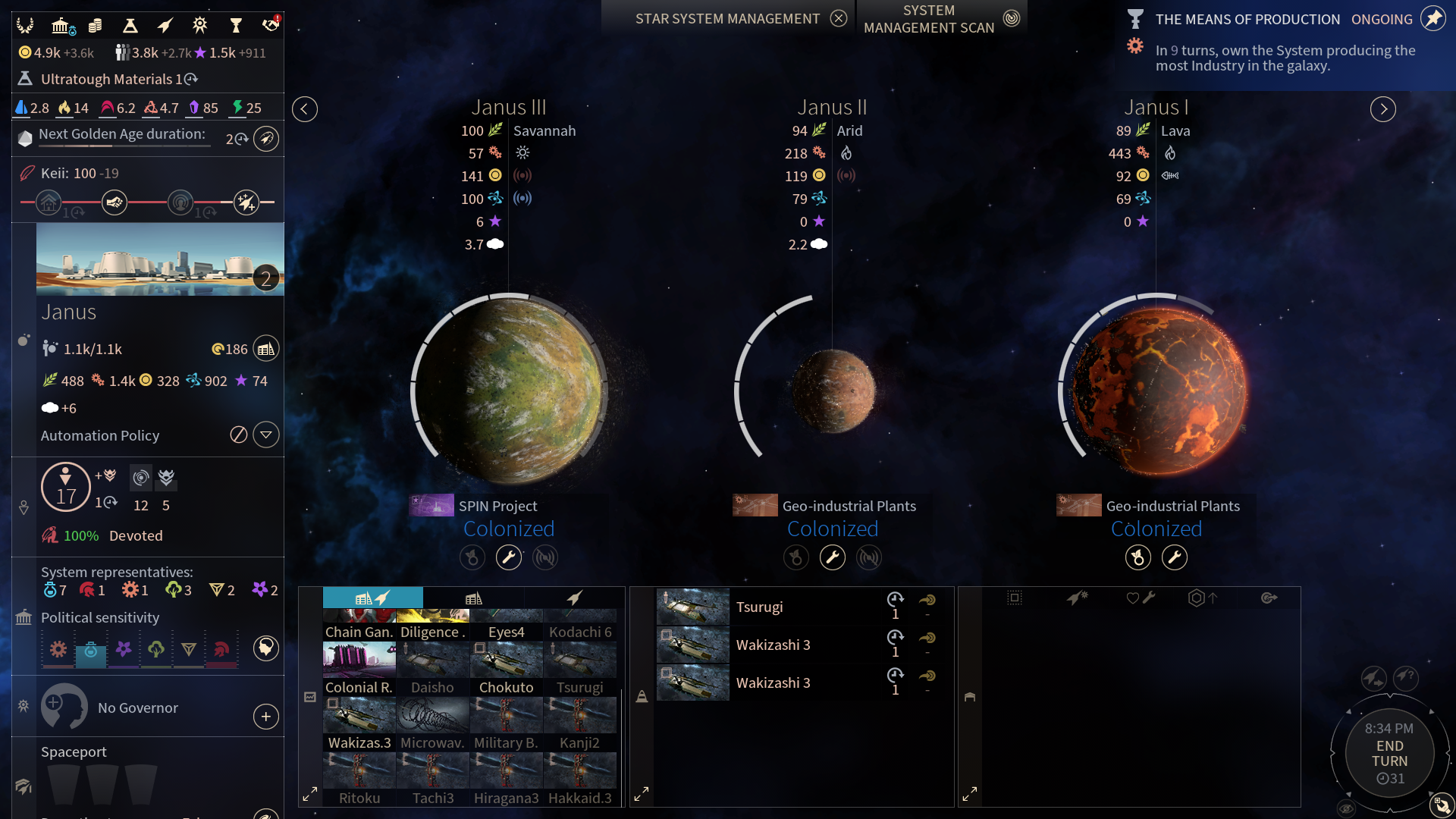This screenshot has height=819, width=1456.
Task: End the current turn
Action: tap(1389, 753)
